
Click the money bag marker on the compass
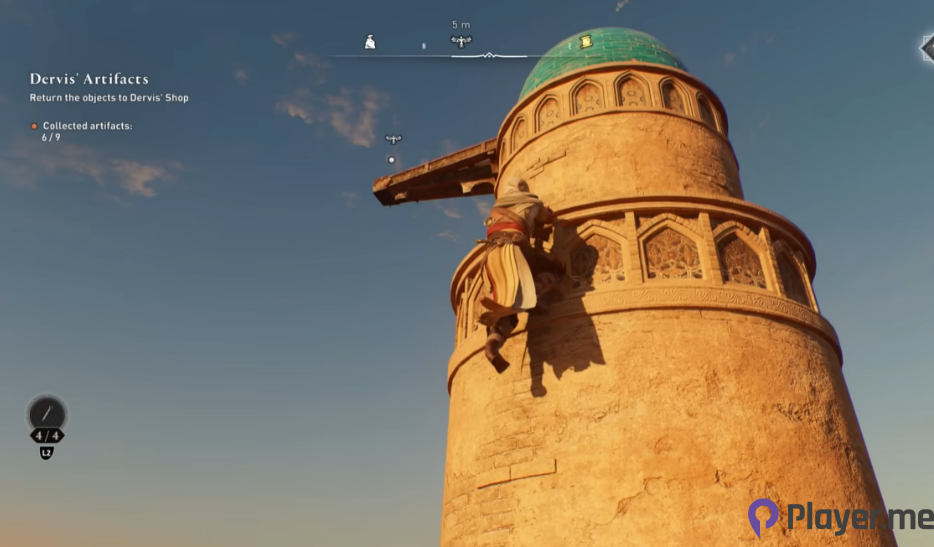coord(370,42)
